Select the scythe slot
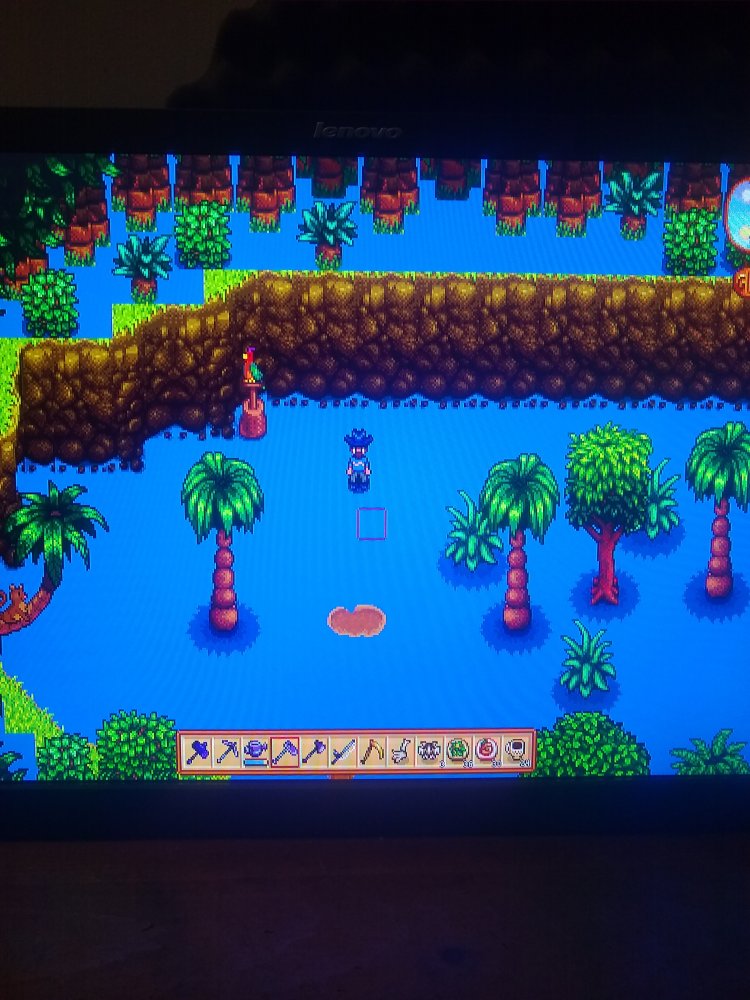 tap(371, 751)
